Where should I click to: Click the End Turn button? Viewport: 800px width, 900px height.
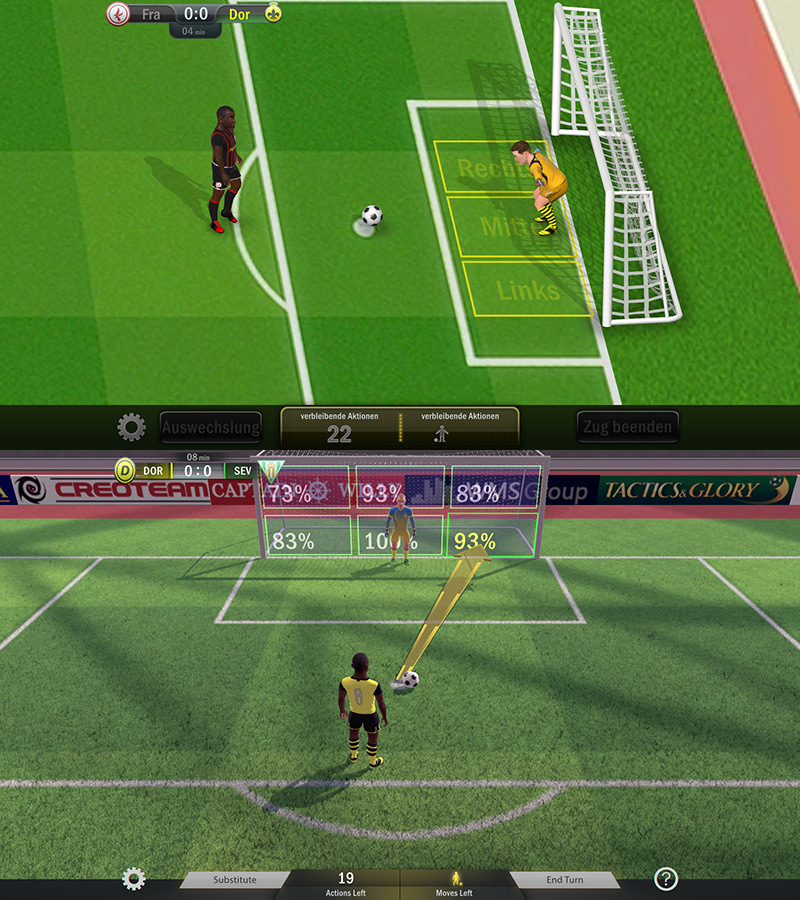565,880
